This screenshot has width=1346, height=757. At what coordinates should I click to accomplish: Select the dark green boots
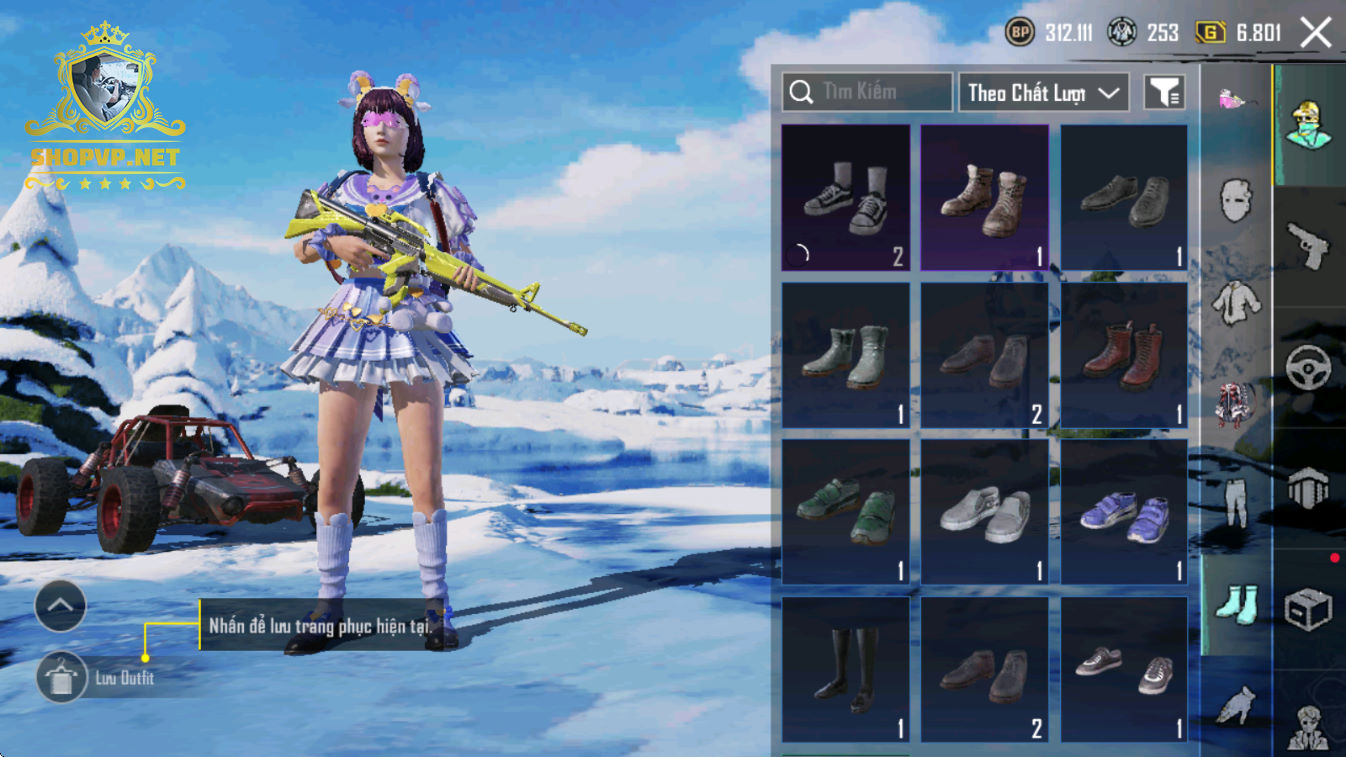pyautogui.click(x=846, y=355)
